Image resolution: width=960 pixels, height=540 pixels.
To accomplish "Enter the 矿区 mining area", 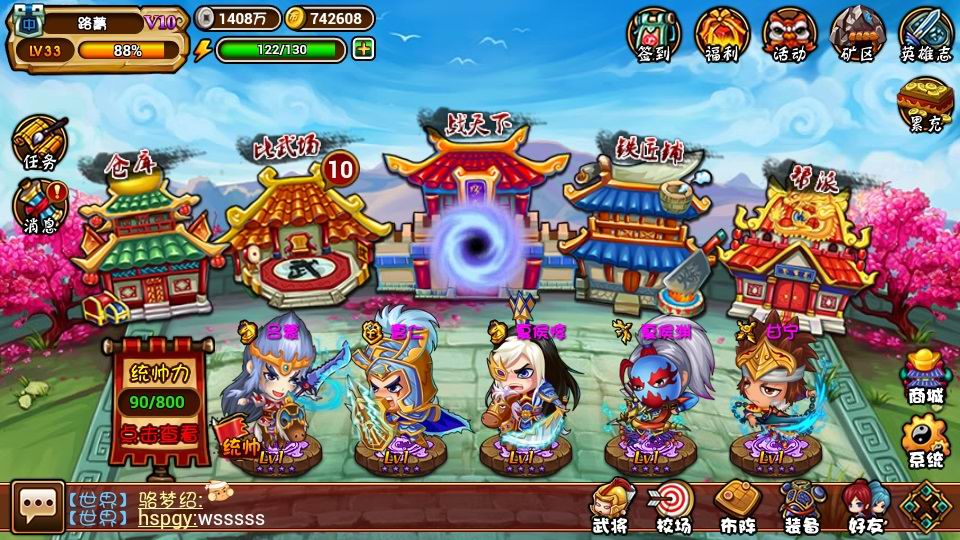I will click(857, 34).
